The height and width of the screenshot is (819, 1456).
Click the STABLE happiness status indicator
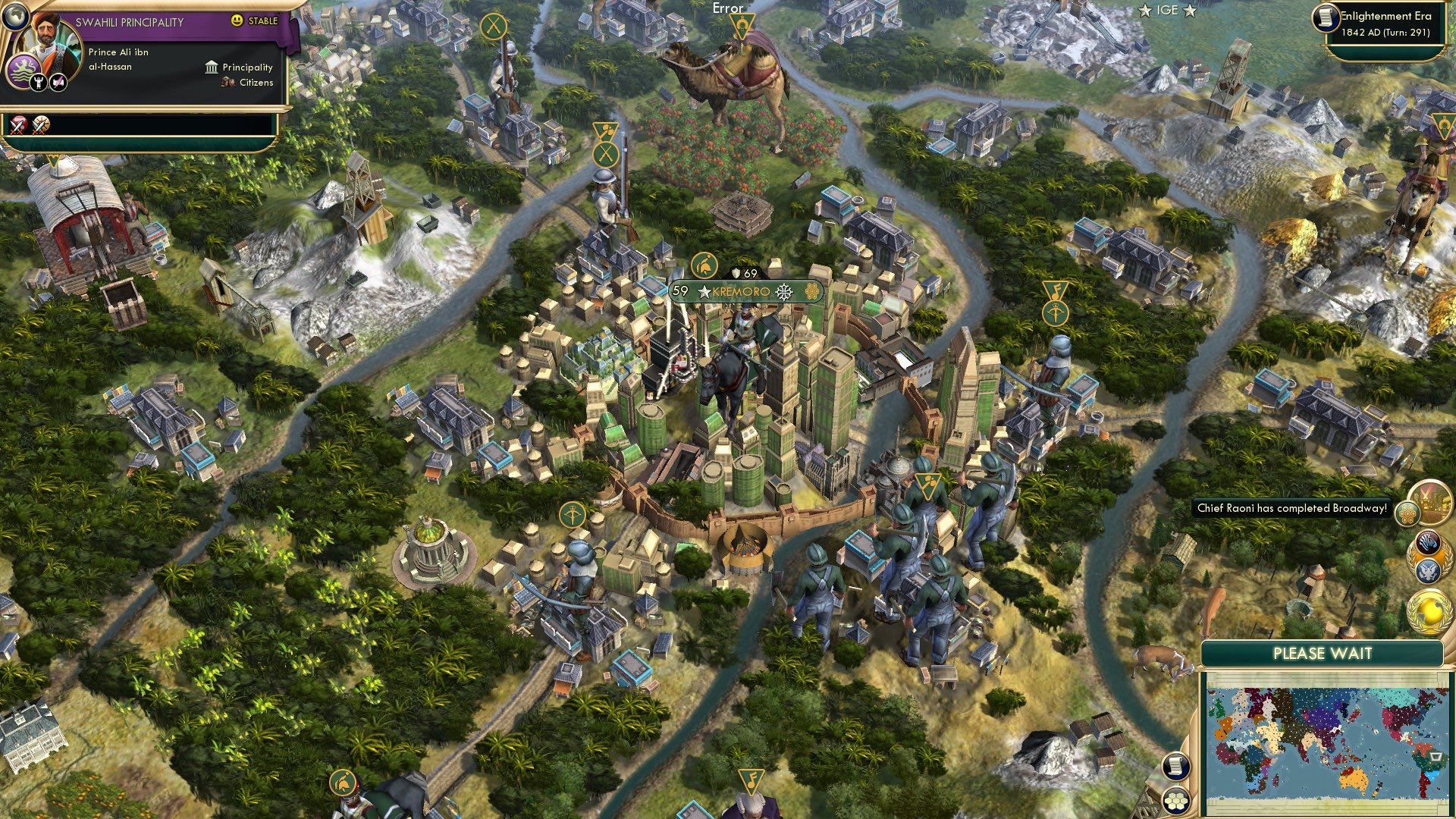pos(253,21)
